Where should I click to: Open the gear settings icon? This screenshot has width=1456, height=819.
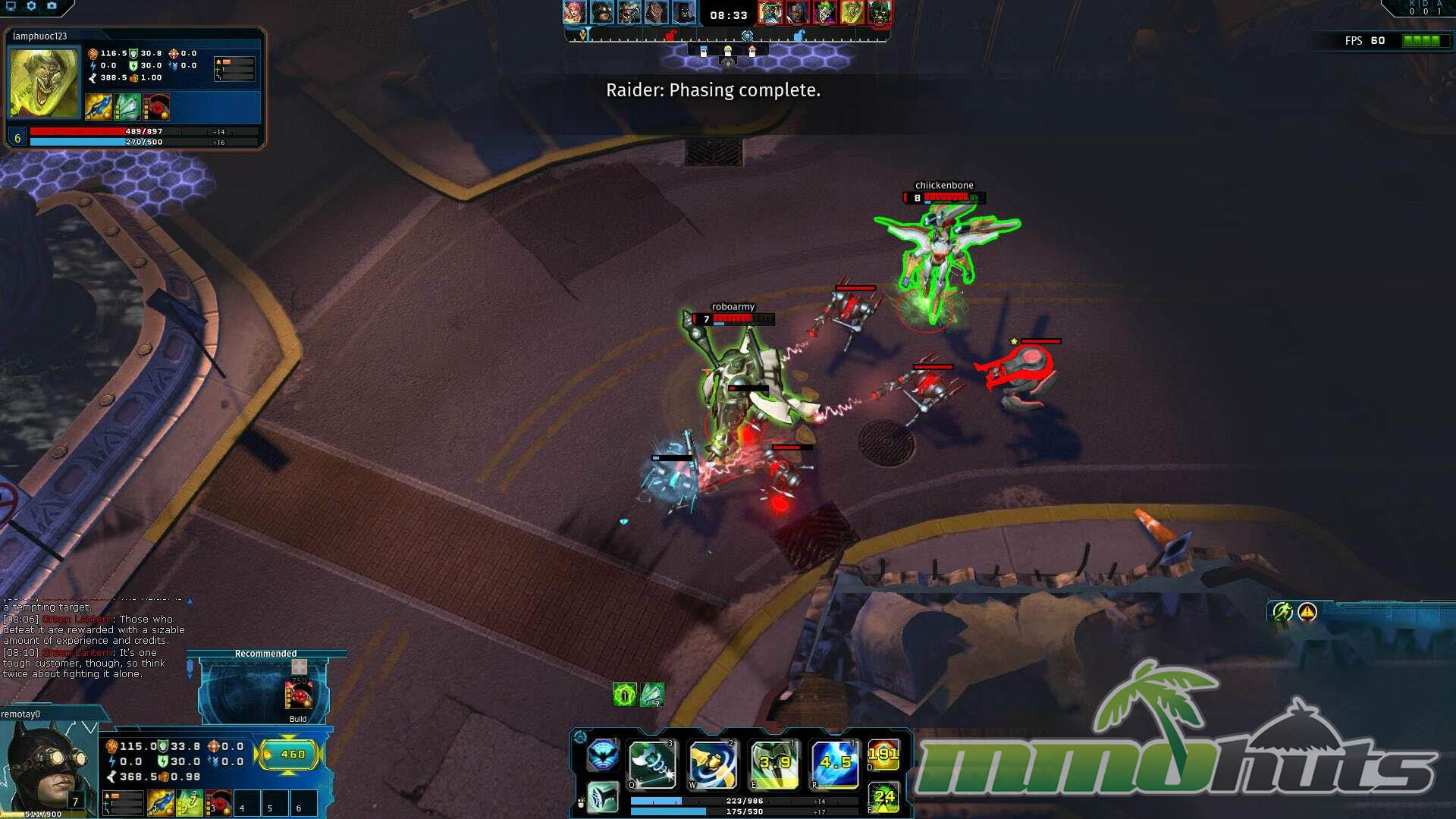point(31,6)
